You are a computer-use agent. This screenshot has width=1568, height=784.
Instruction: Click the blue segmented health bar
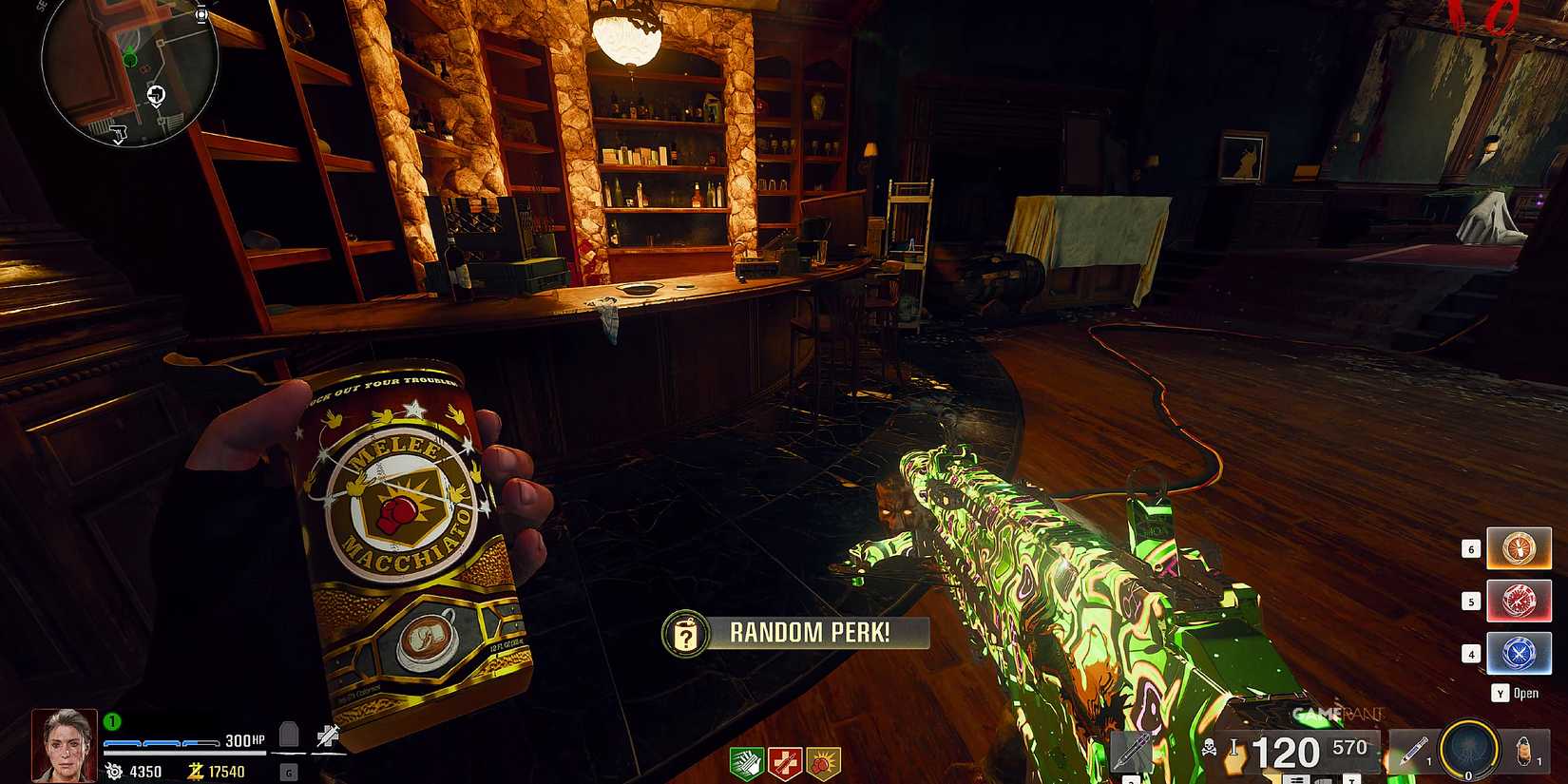point(162,743)
